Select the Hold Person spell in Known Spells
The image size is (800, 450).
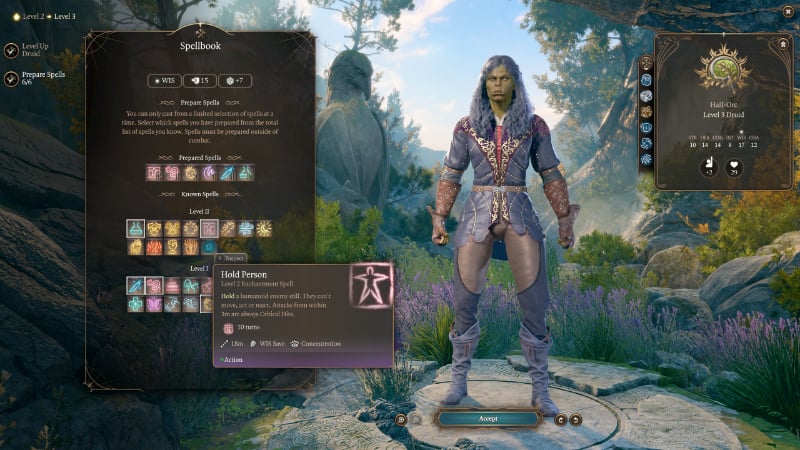[209, 229]
